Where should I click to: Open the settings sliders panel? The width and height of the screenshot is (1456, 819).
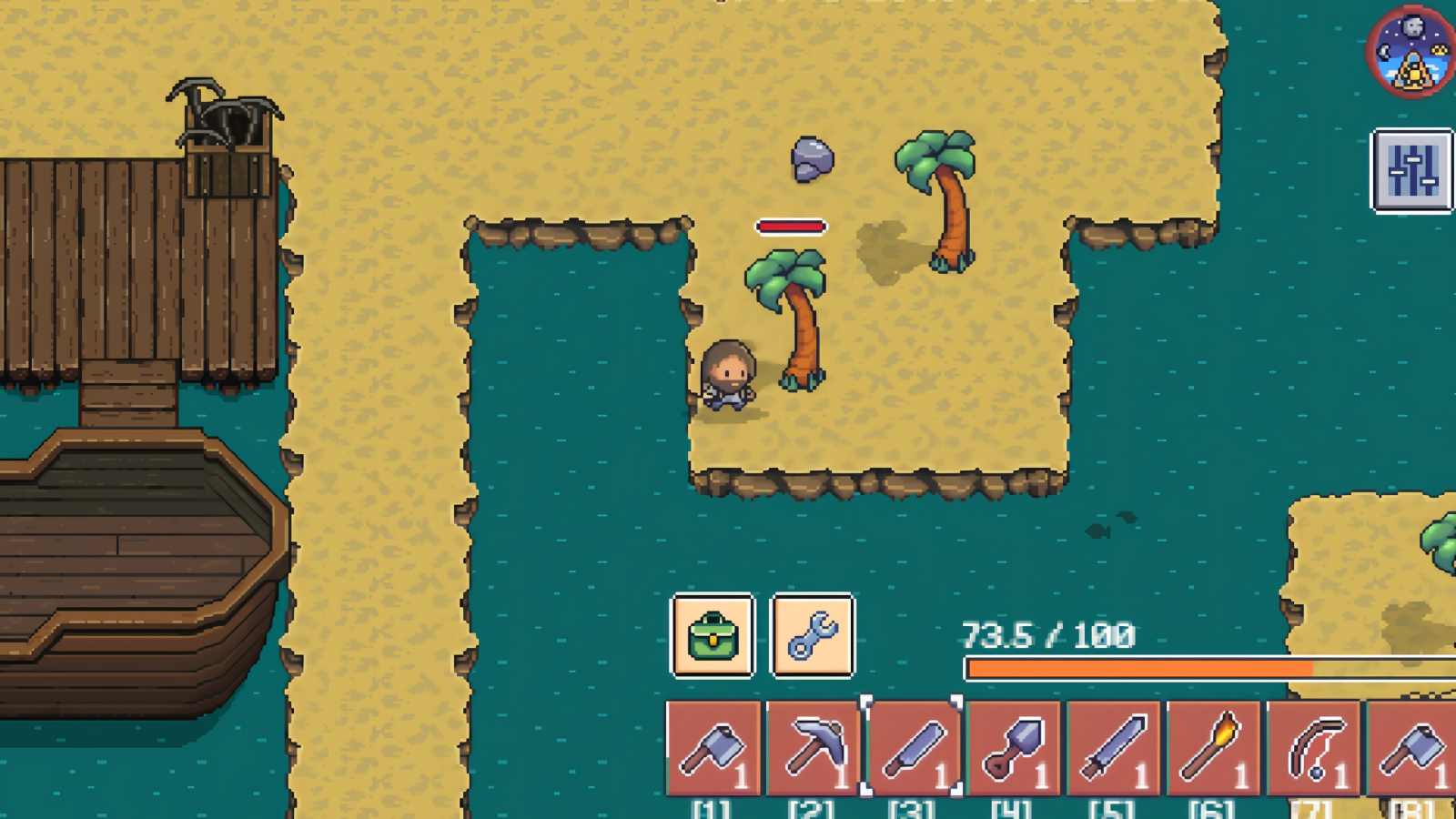tap(1411, 171)
